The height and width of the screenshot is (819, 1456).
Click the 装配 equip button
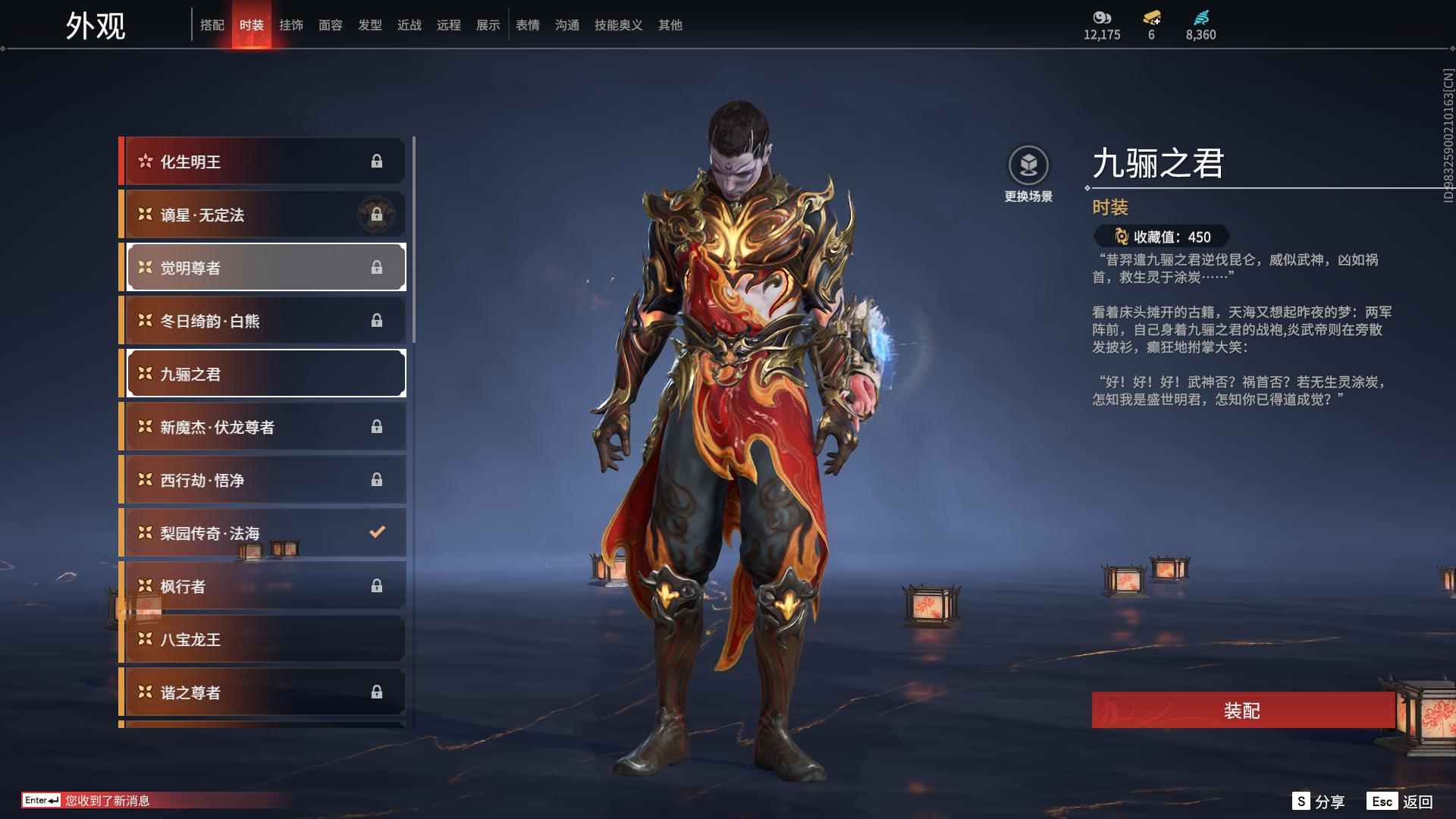(1242, 710)
